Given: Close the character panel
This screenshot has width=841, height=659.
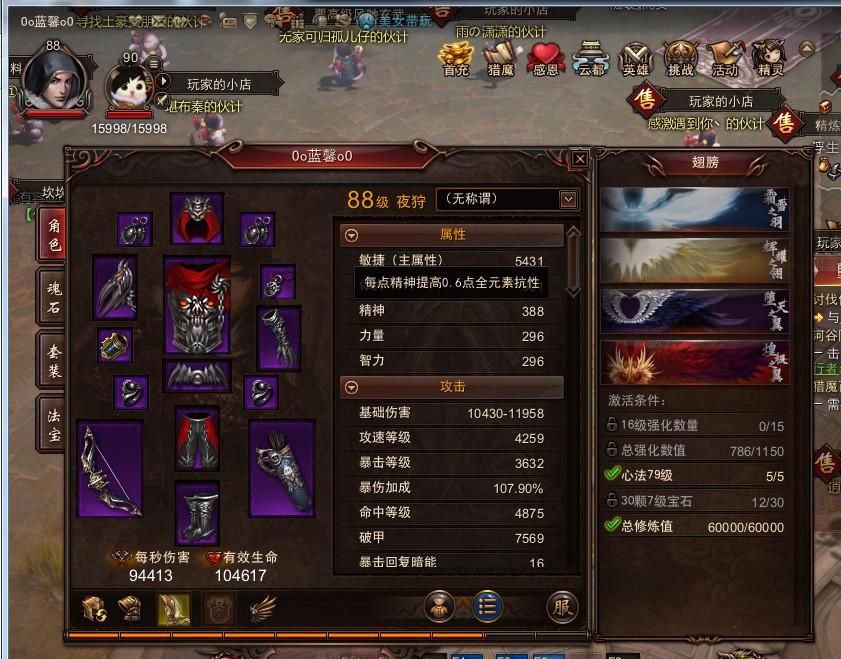Looking at the screenshot, I should 579,158.
